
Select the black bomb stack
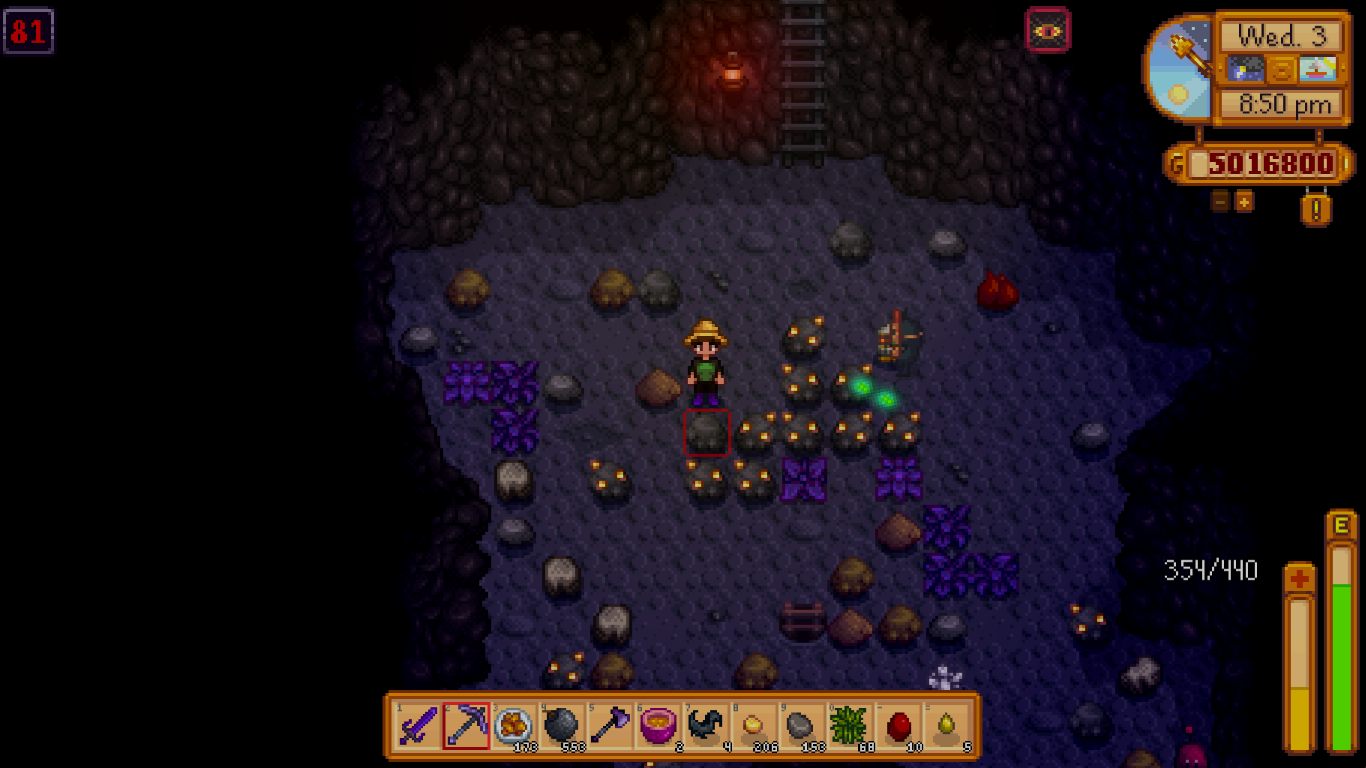pyautogui.click(x=562, y=726)
